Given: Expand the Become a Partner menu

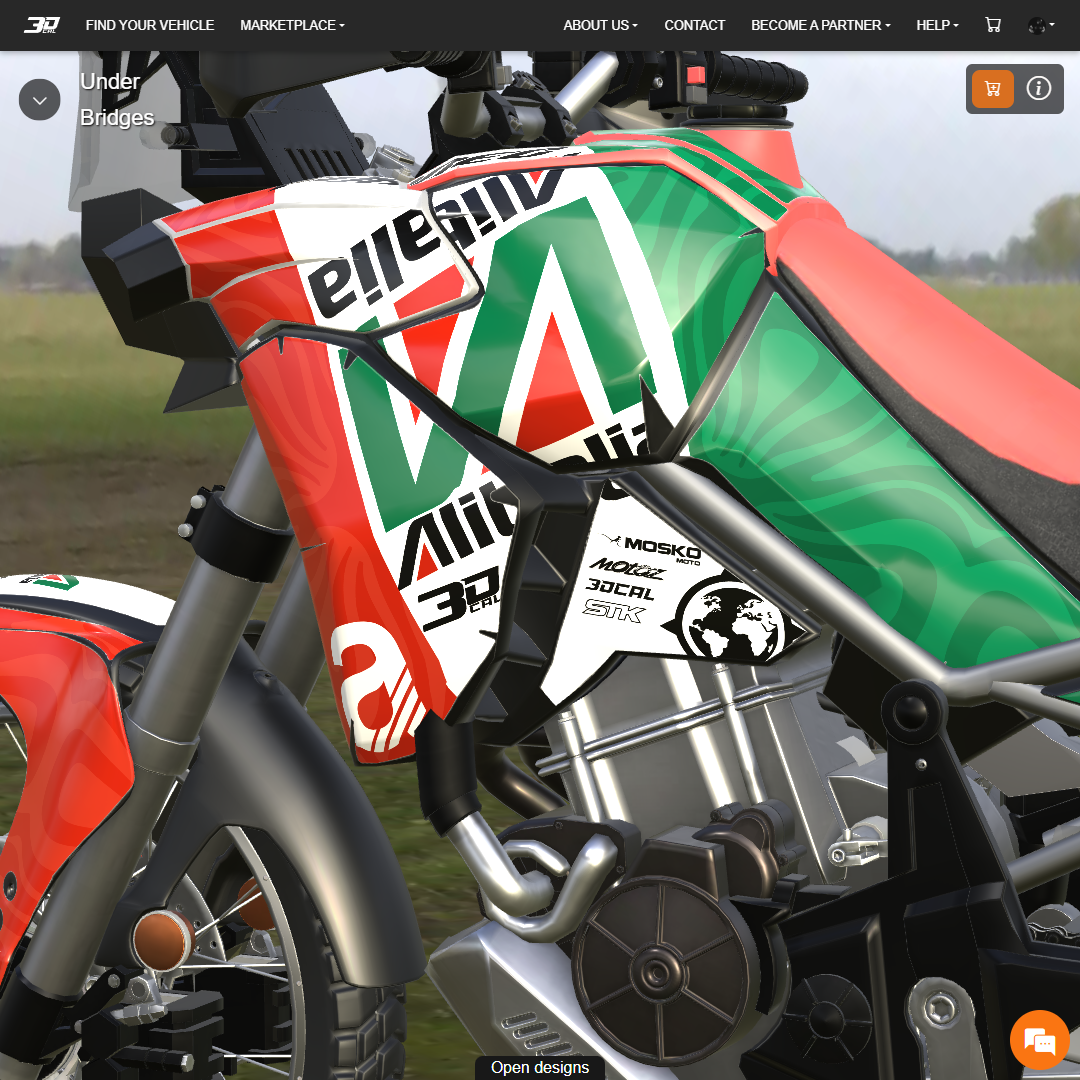Looking at the screenshot, I should [820, 25].
